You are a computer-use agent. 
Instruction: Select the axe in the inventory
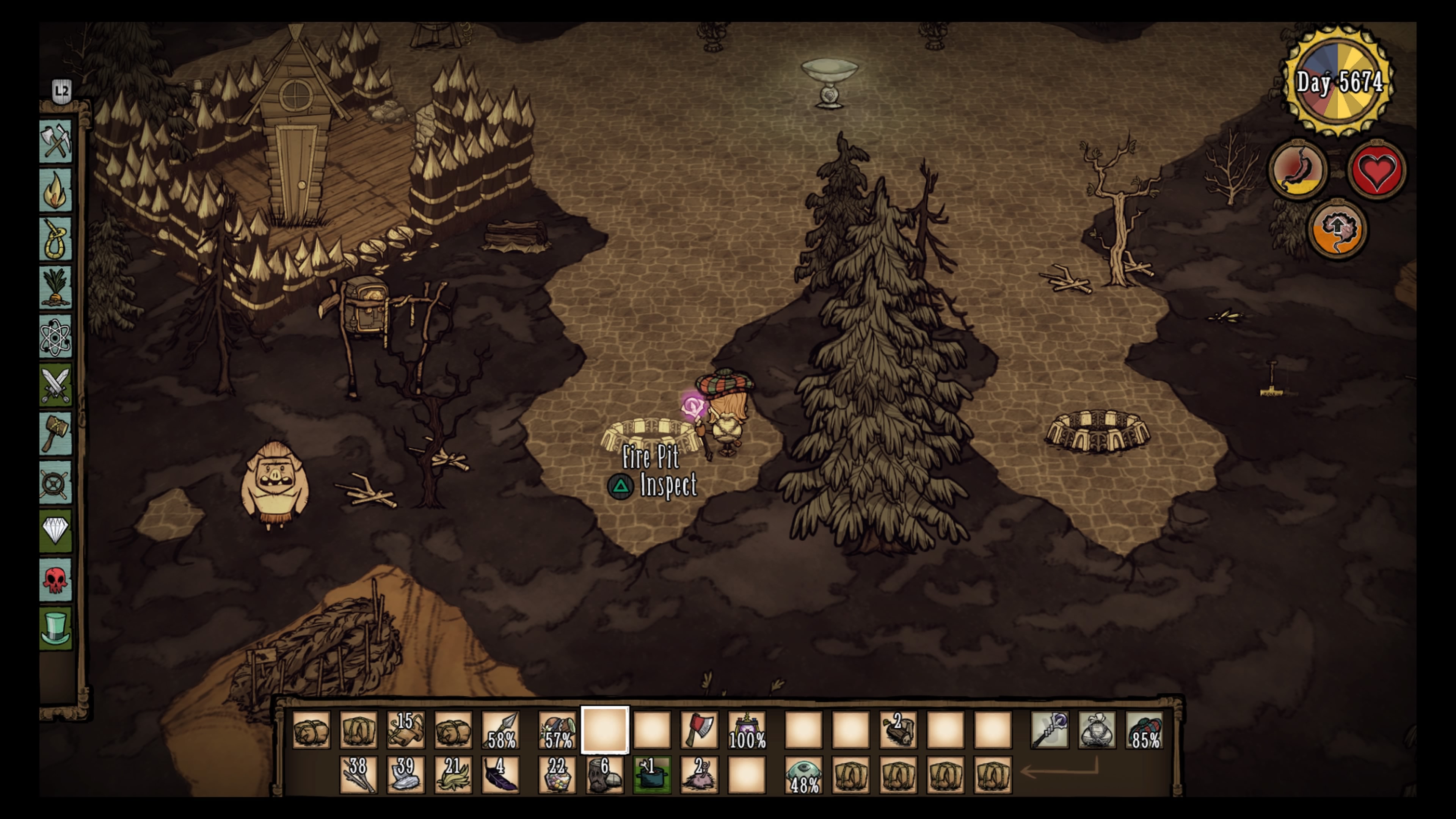coord(699,730)
